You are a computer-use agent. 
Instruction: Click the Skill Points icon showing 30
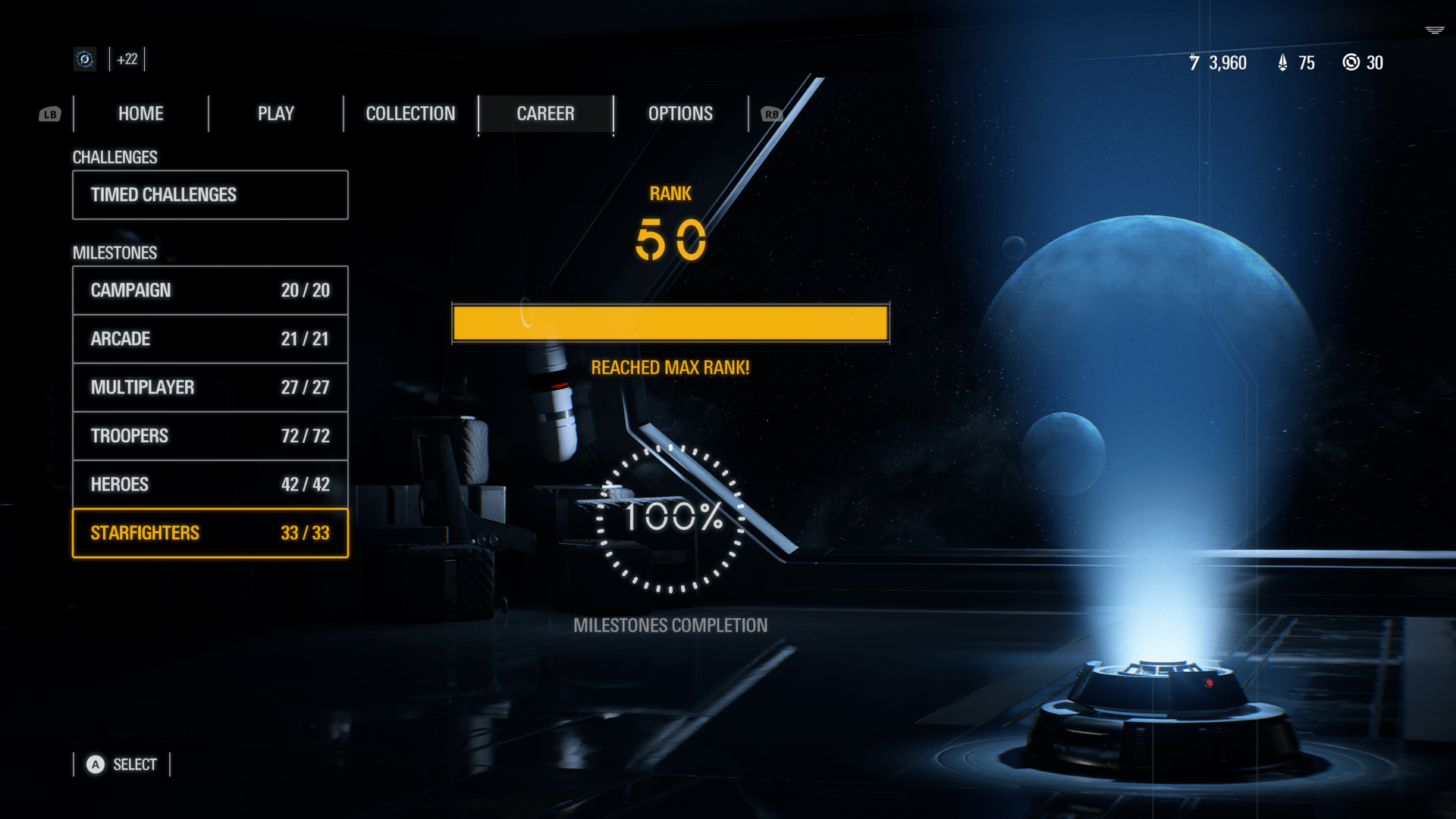1351,63
